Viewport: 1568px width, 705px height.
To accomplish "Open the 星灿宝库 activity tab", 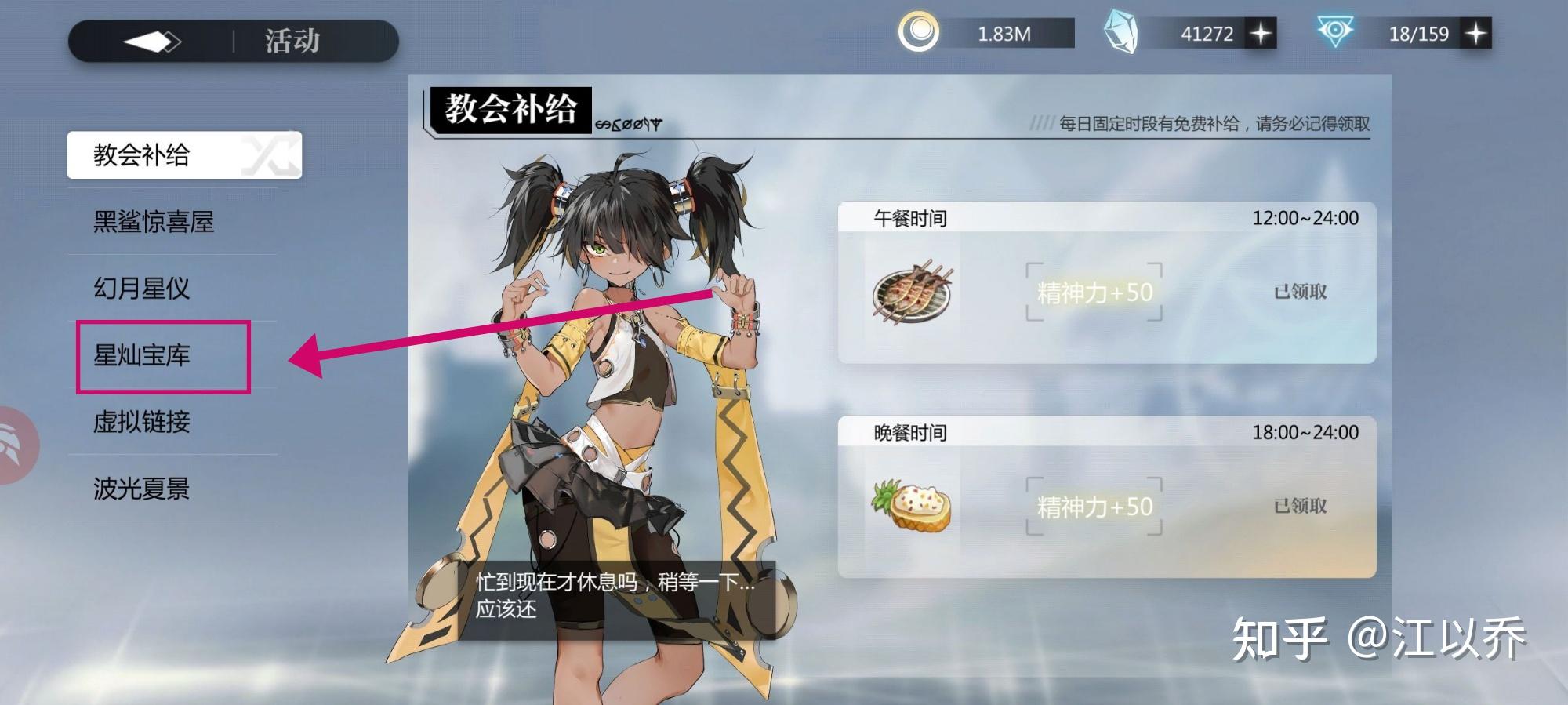I will 142,355.
